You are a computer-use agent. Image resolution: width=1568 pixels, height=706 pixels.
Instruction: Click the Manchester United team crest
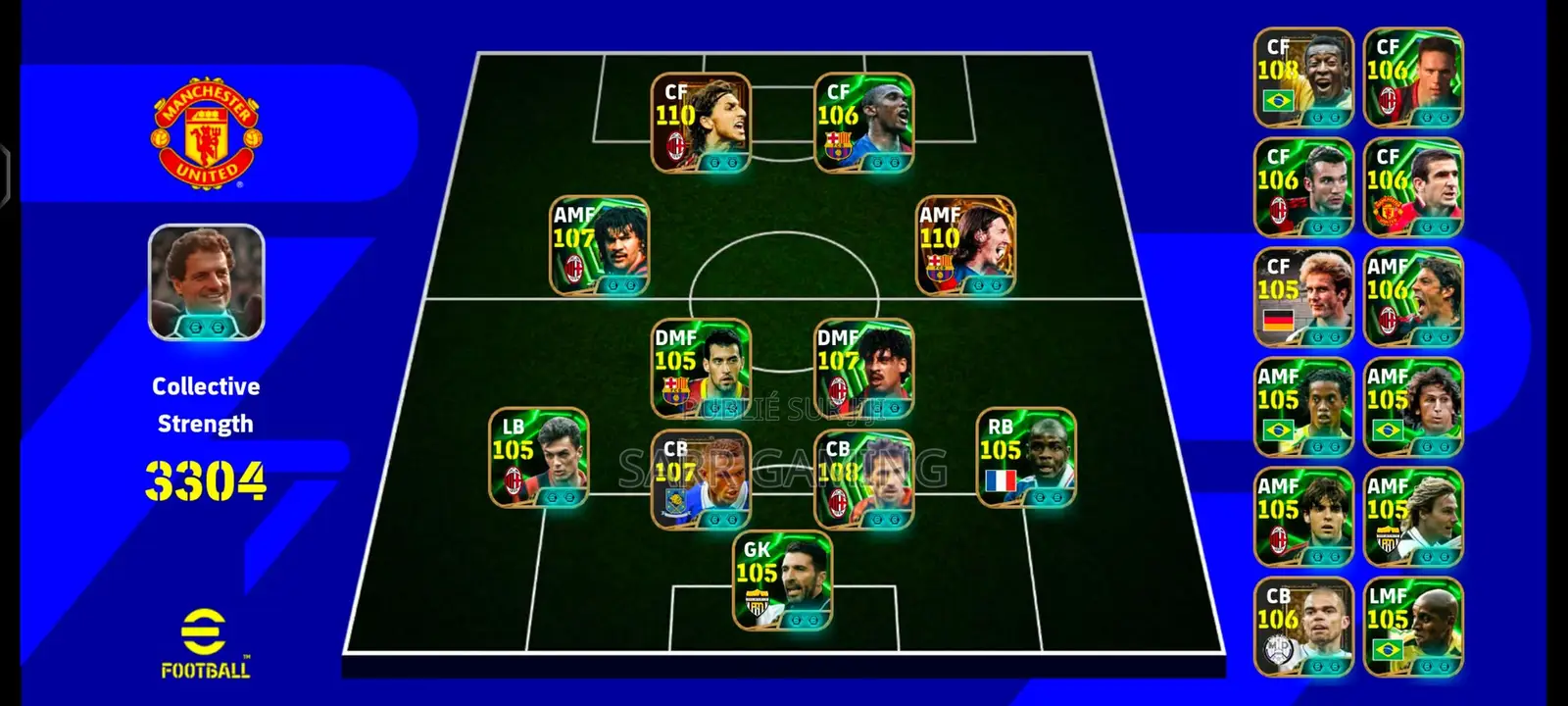point(206,133)
